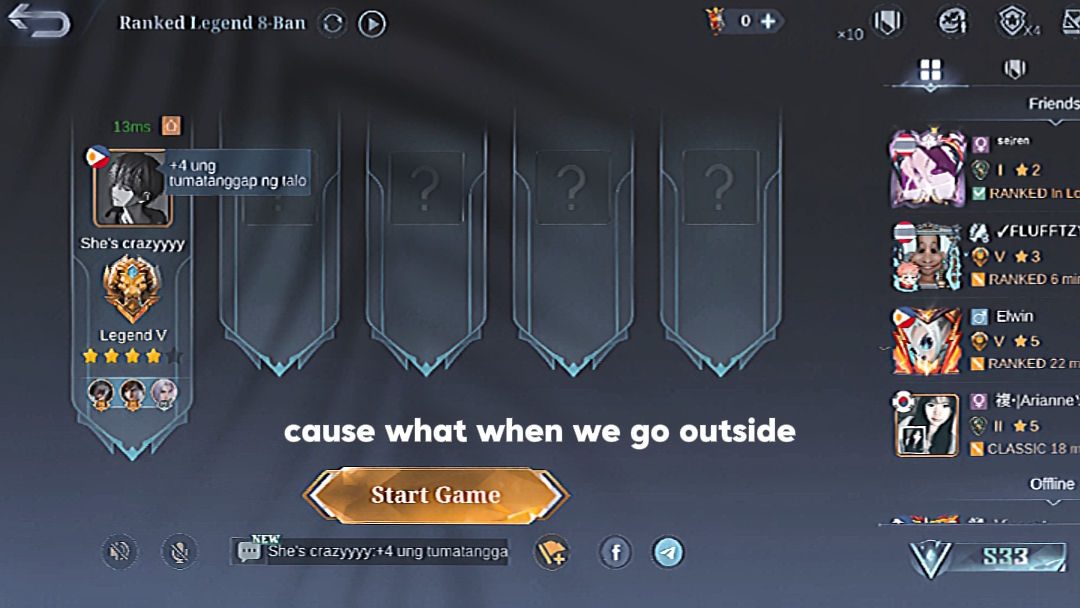Select She's crazyyyy player avatar

coord(133,188)
